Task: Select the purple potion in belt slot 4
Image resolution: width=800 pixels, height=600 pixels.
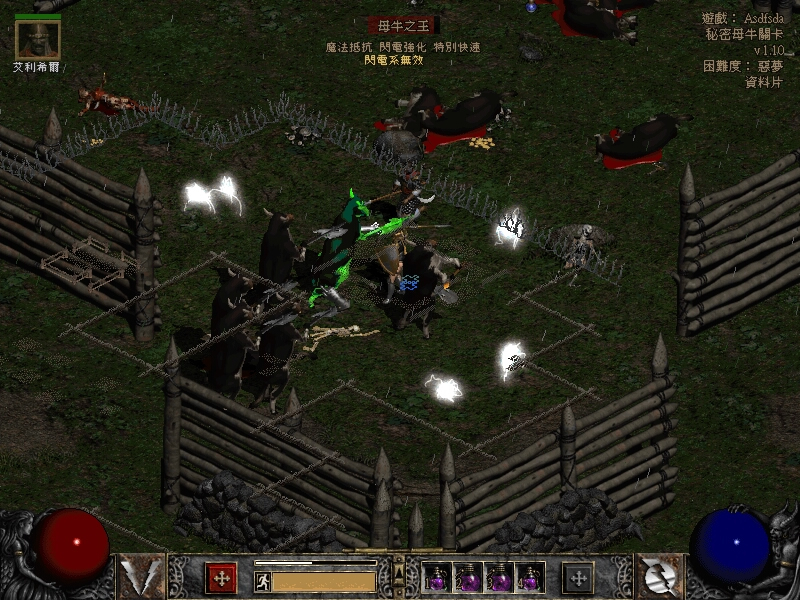Action: pos(530,577)
